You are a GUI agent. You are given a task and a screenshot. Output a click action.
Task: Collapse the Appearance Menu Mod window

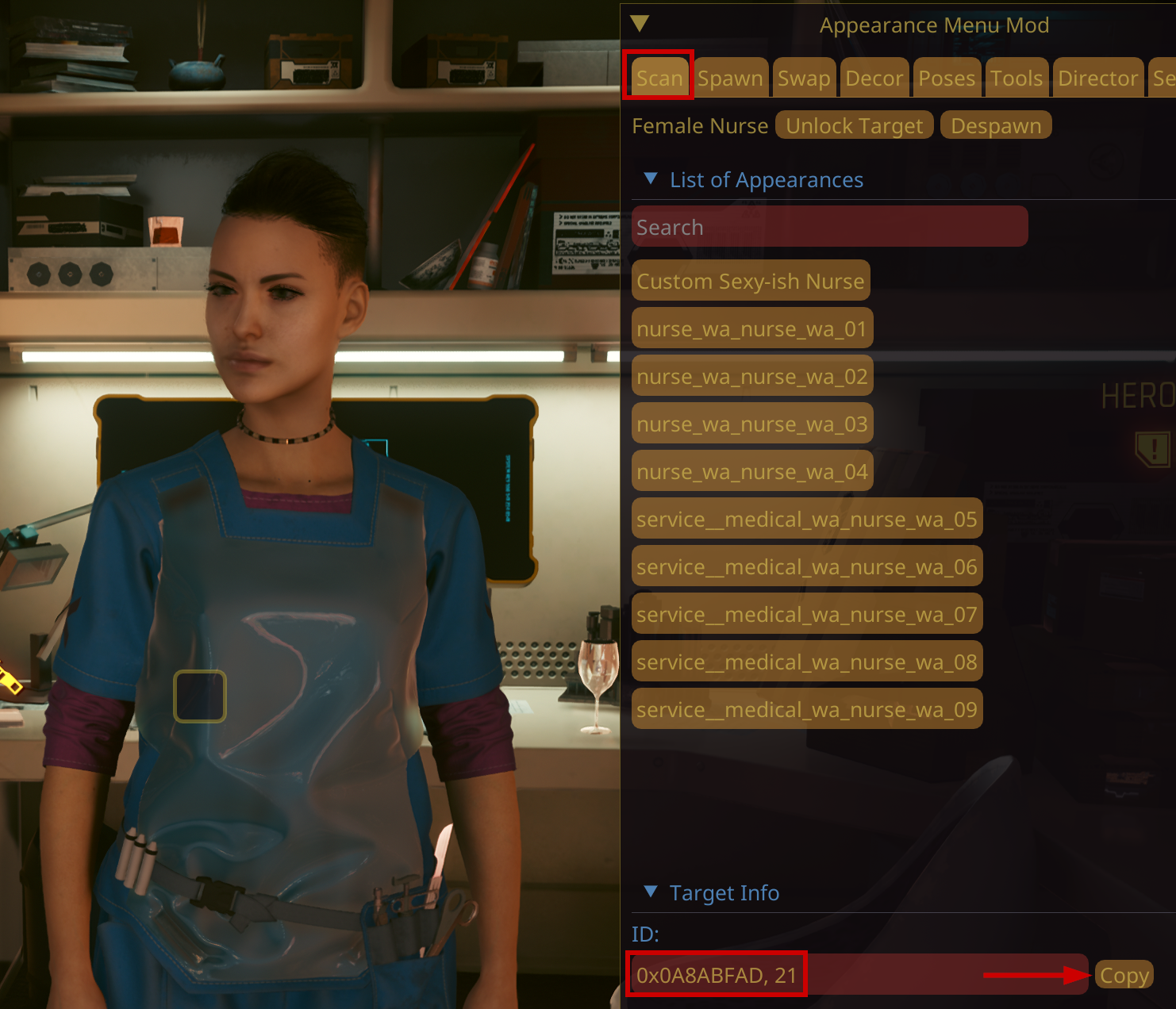click(640, 24)
